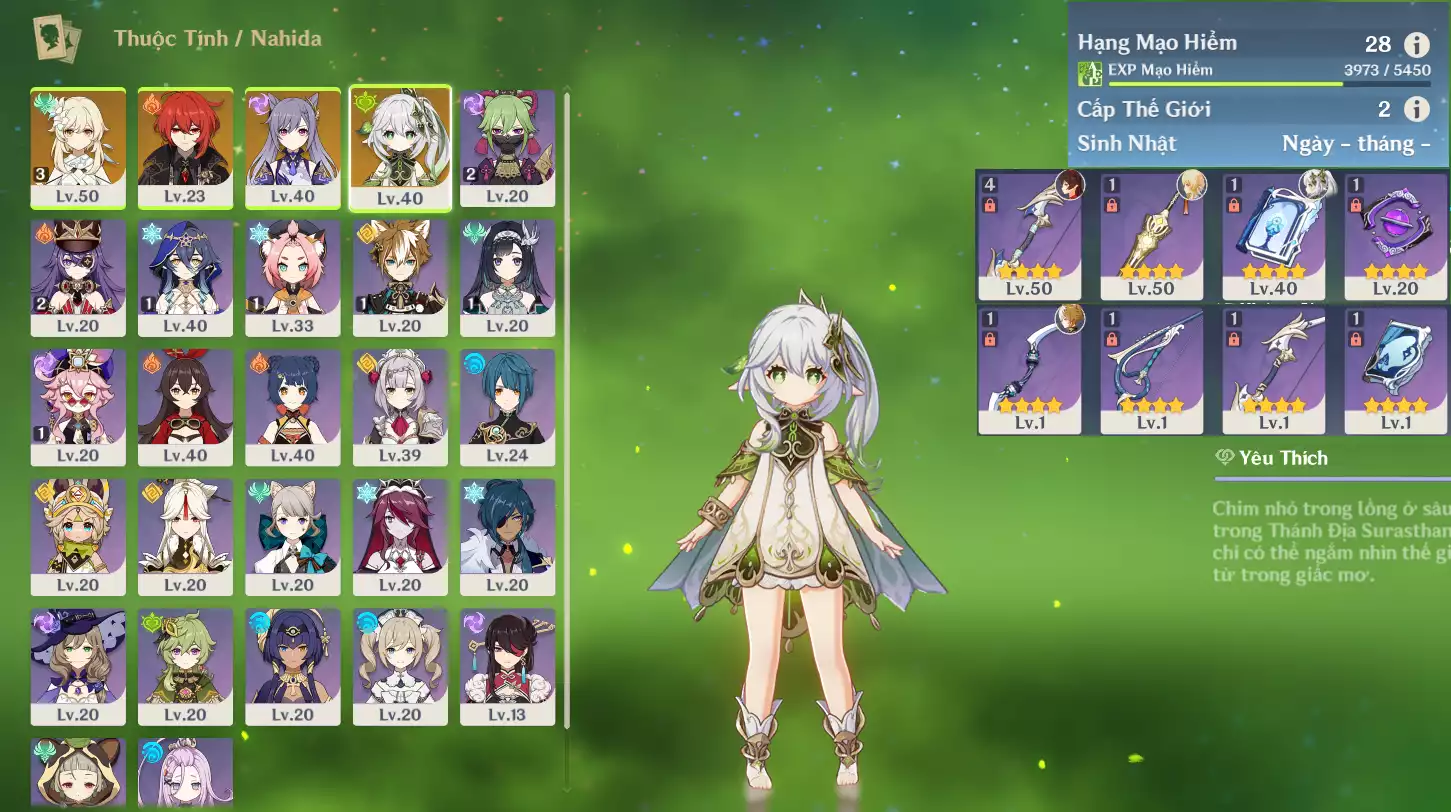This screenshot has width=1451, height=812.
Task: Select Noelle's Lv.39 portrait
Action: pyautogui.click(x=400, y=407)
